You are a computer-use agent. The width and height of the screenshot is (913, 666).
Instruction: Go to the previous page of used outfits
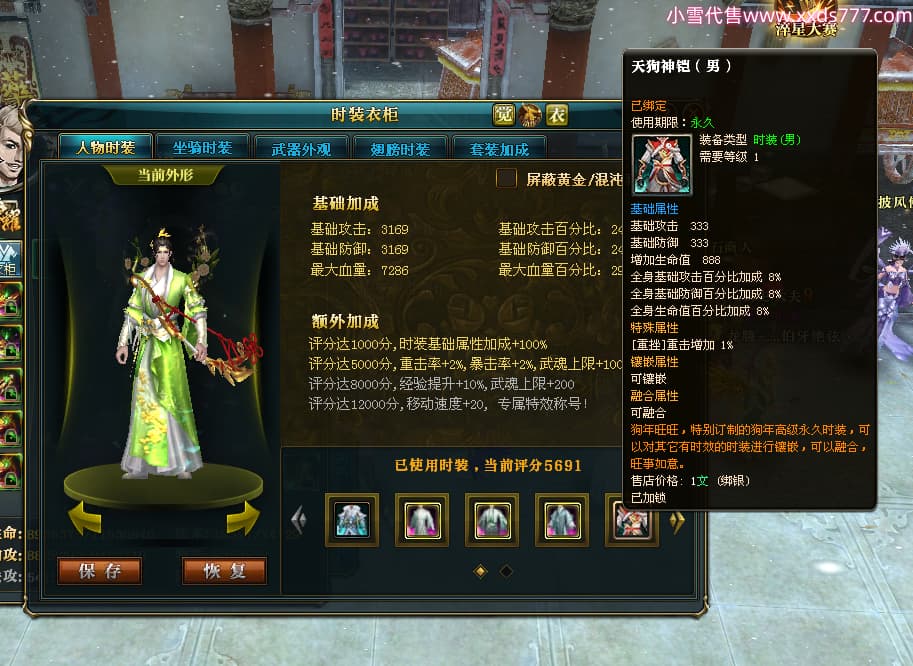(x=298, y=520)
